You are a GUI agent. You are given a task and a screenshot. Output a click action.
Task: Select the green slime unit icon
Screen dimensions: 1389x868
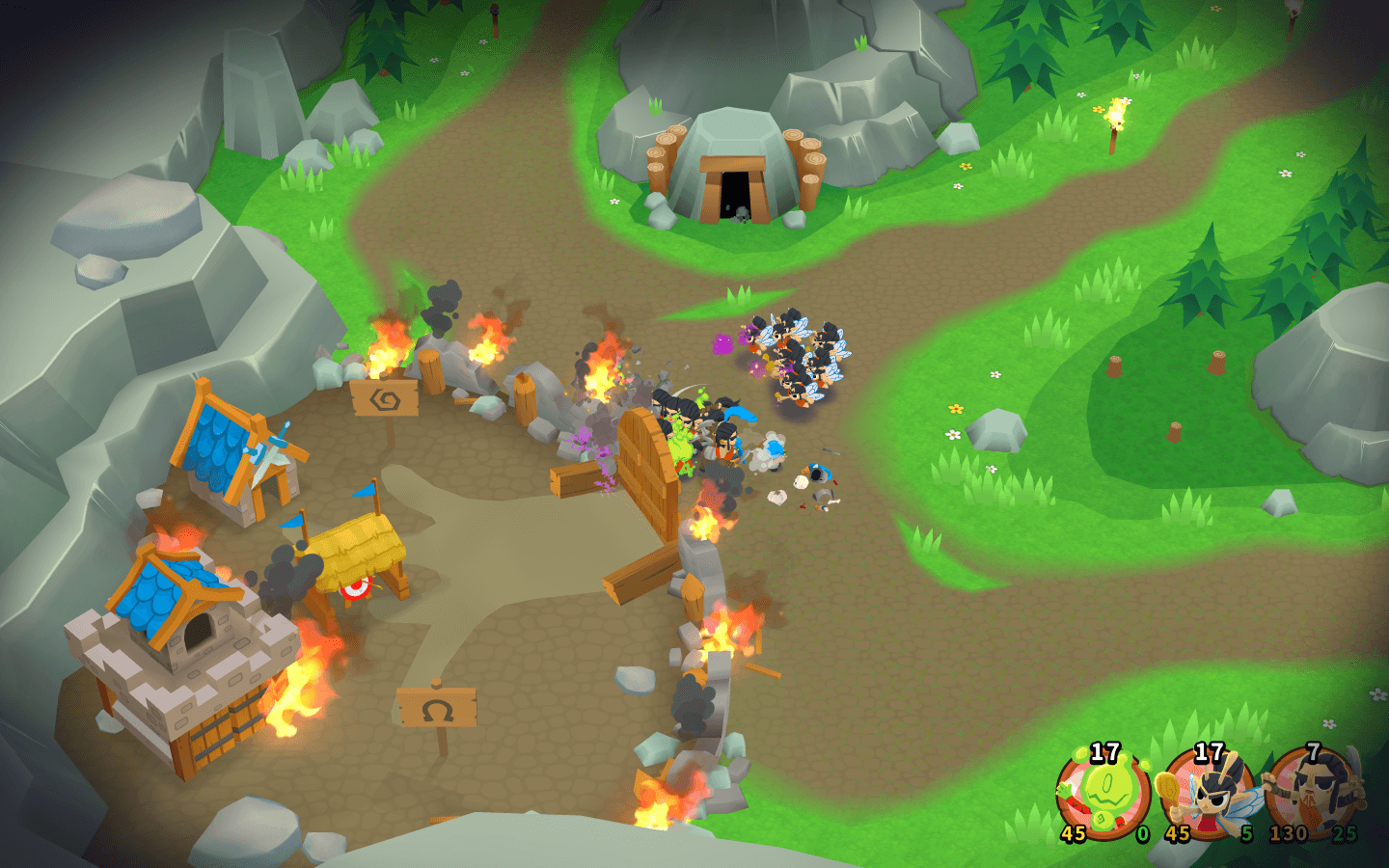click(1103, 793)
